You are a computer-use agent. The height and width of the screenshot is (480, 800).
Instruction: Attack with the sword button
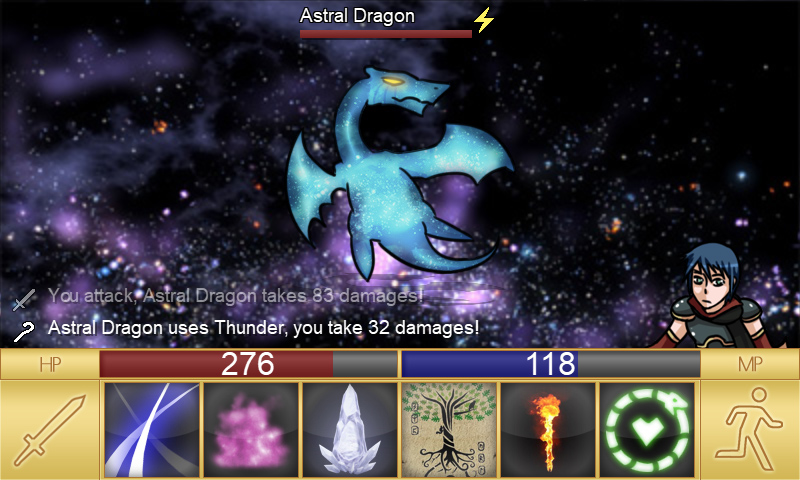pos(50,430)
